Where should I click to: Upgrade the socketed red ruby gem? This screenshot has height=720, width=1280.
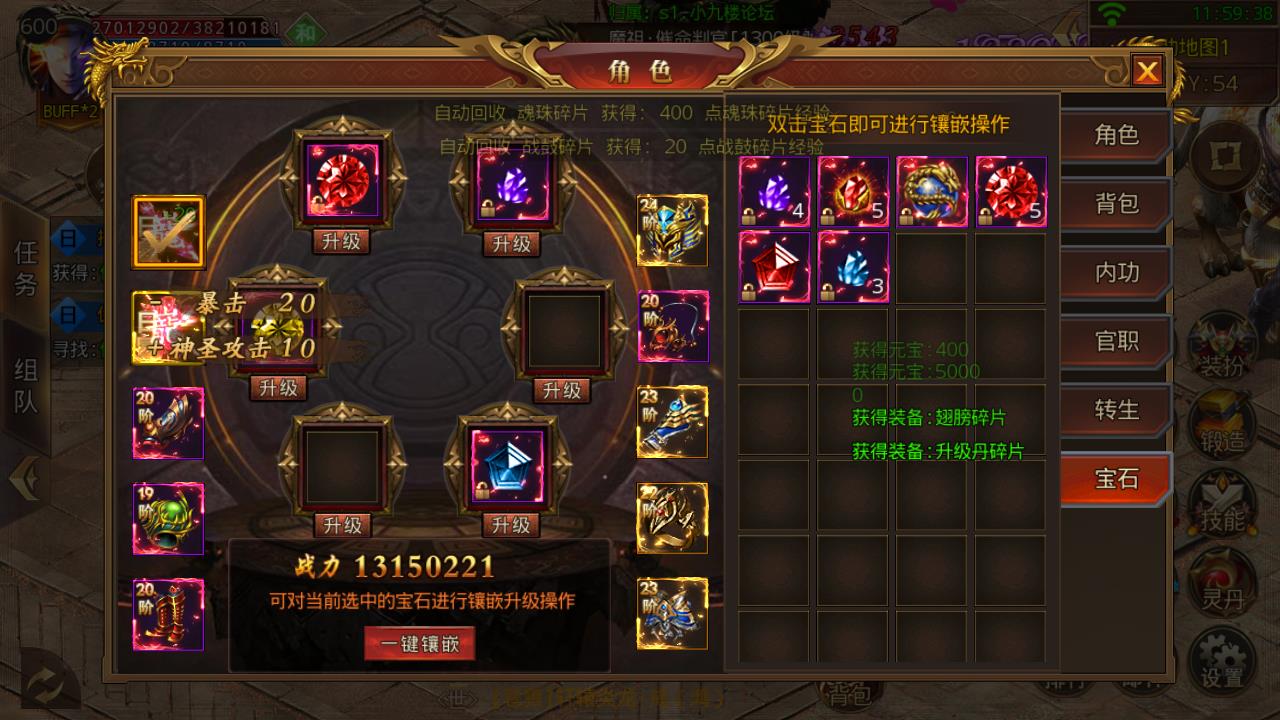(343, 242)
